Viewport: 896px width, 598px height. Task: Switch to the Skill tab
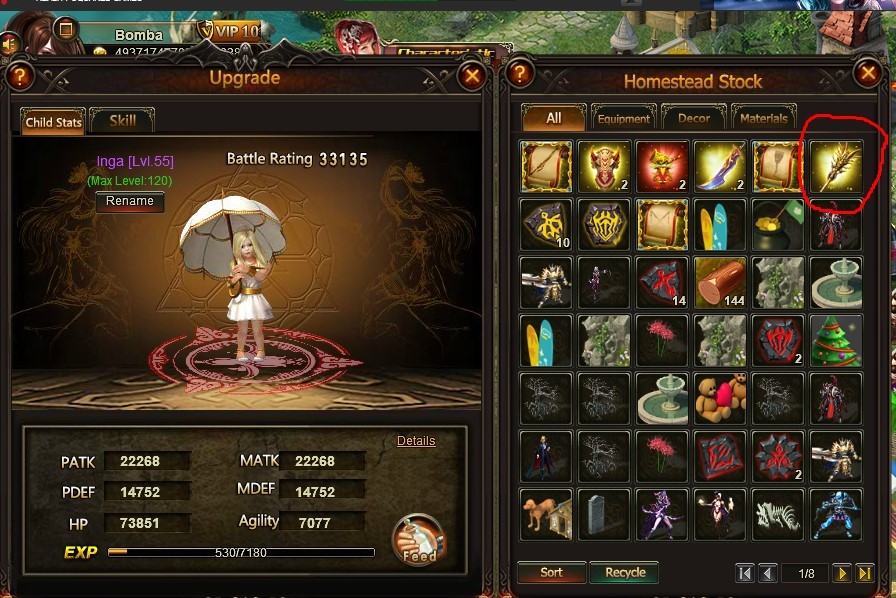tap(122, 121)
